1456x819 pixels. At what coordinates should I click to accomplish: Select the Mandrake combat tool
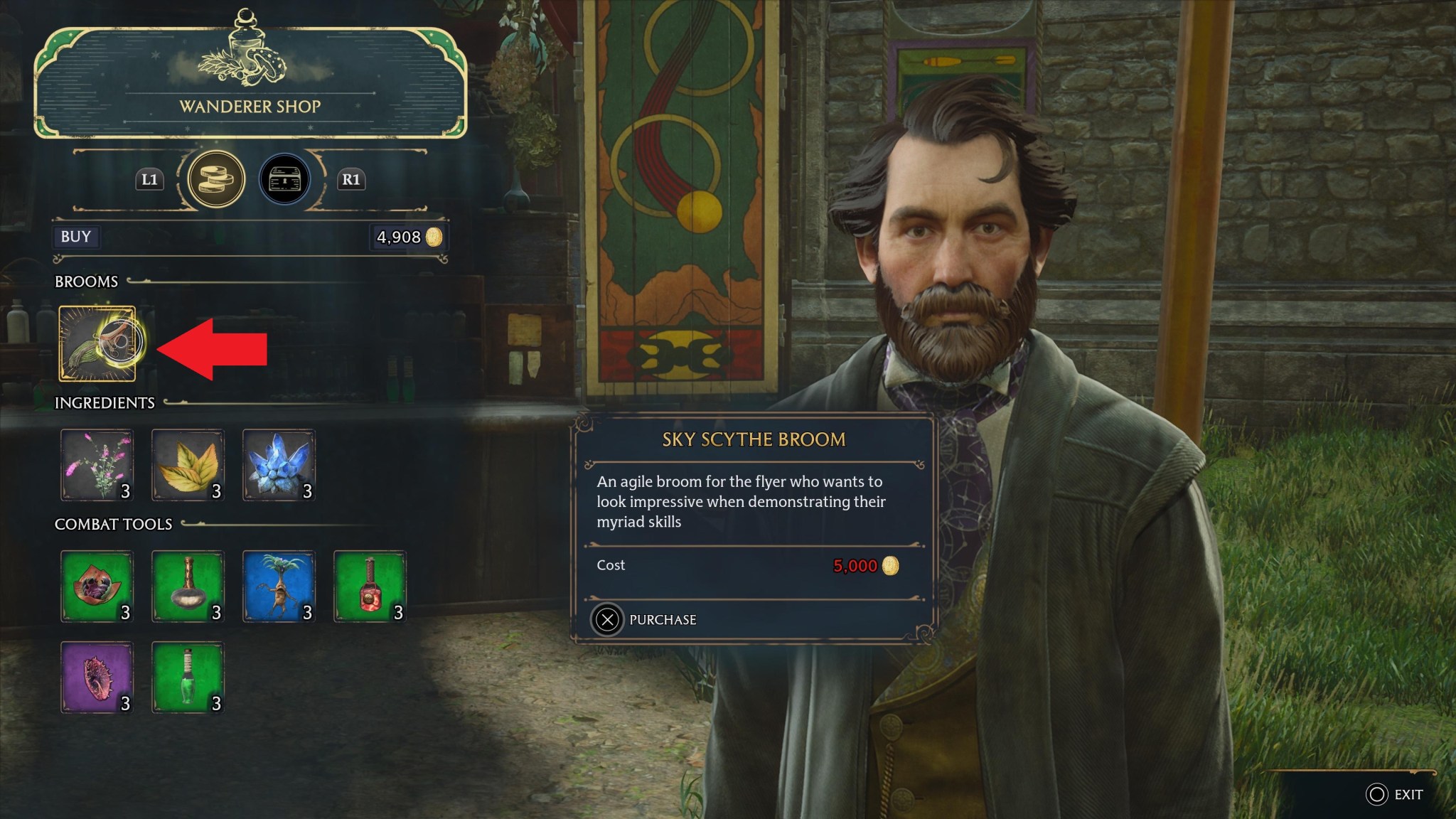coord(279,587)
